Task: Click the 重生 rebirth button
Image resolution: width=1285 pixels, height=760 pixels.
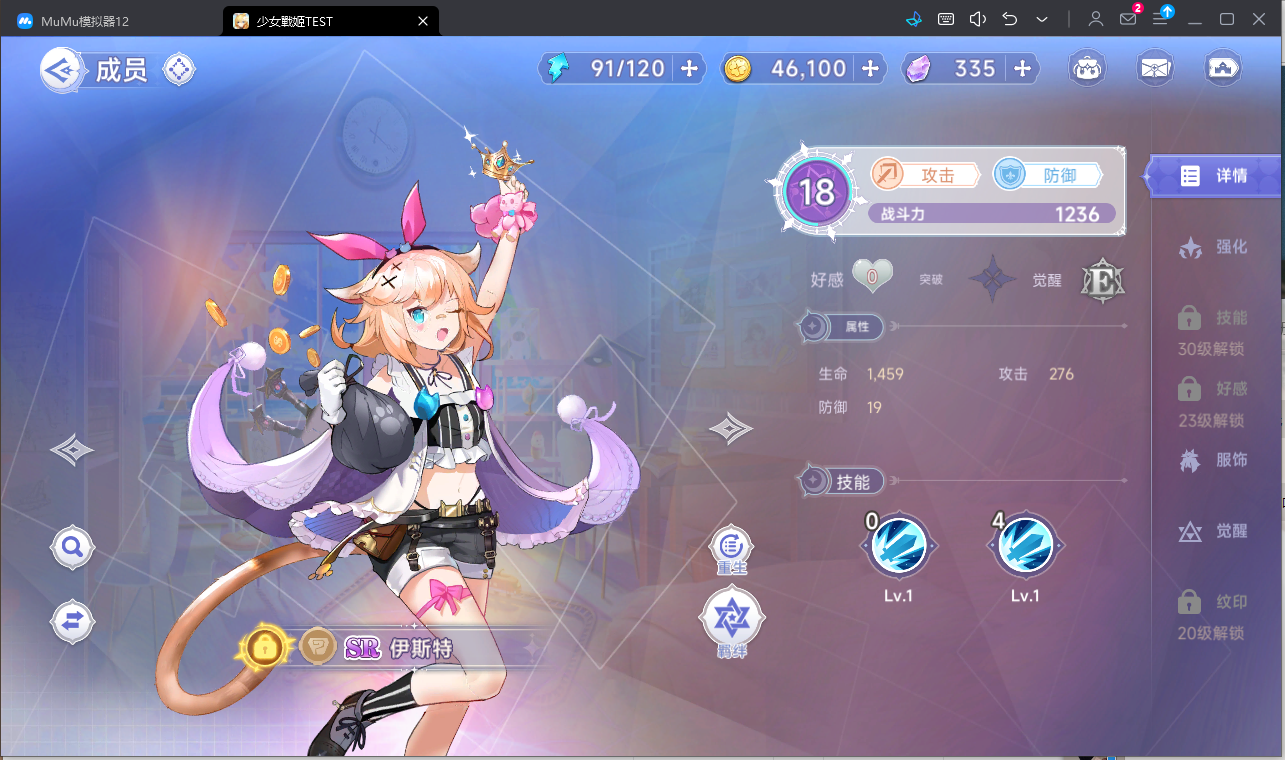Action: (x=732, y=547)
